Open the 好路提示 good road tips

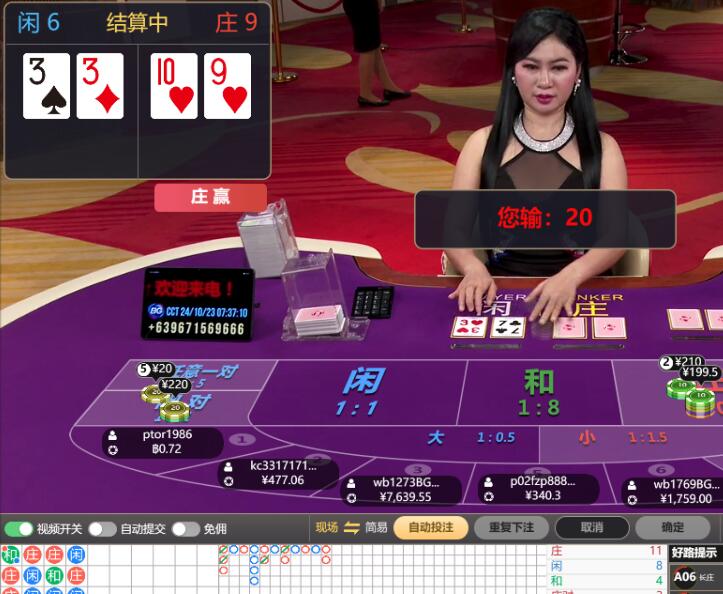pyautogui.click(x=694, y=552)
